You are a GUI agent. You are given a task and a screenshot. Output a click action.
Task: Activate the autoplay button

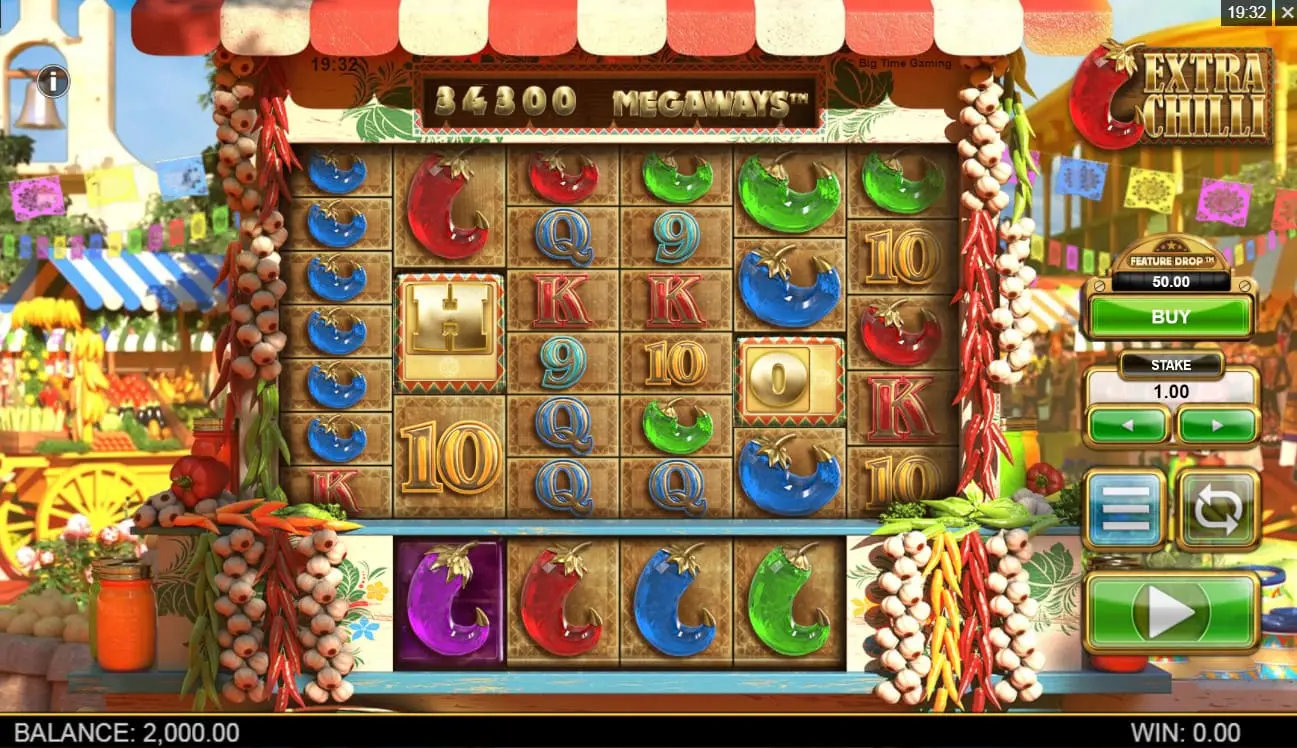[1217, 509]
